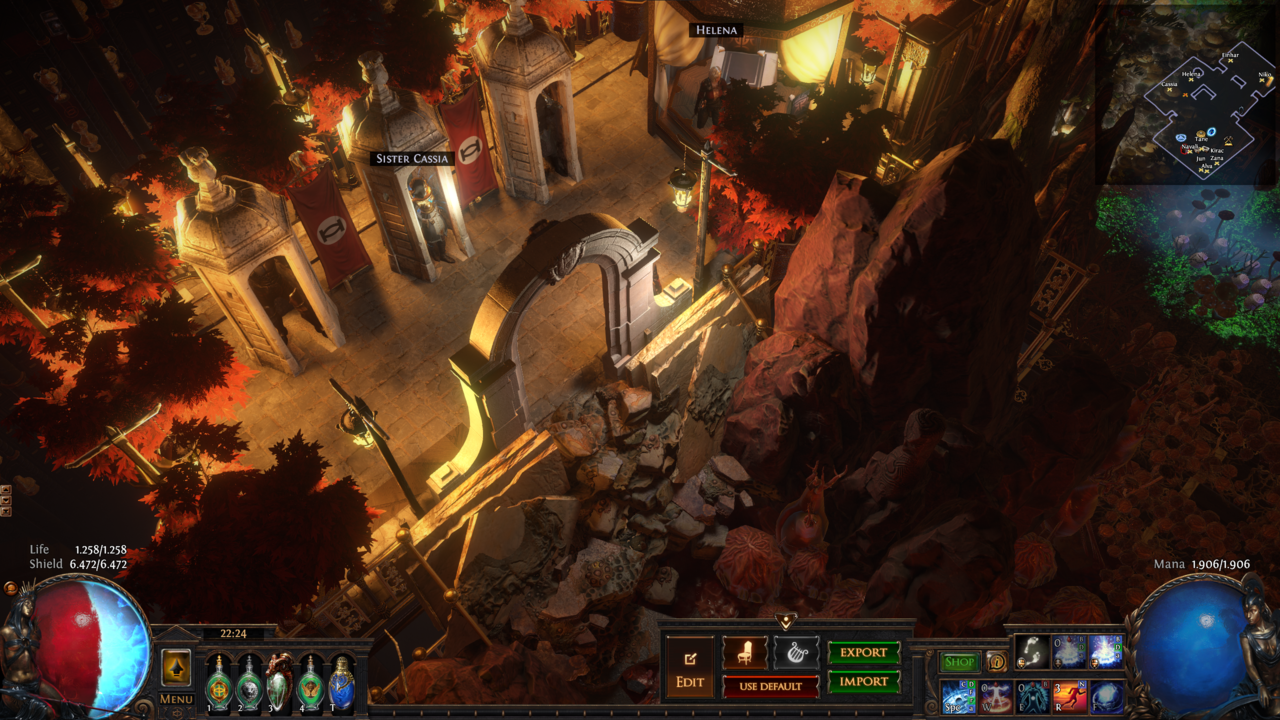Import a hideout layout
Image resolution: width=1280 pixels, height=720 pixels.
[864, 682]
